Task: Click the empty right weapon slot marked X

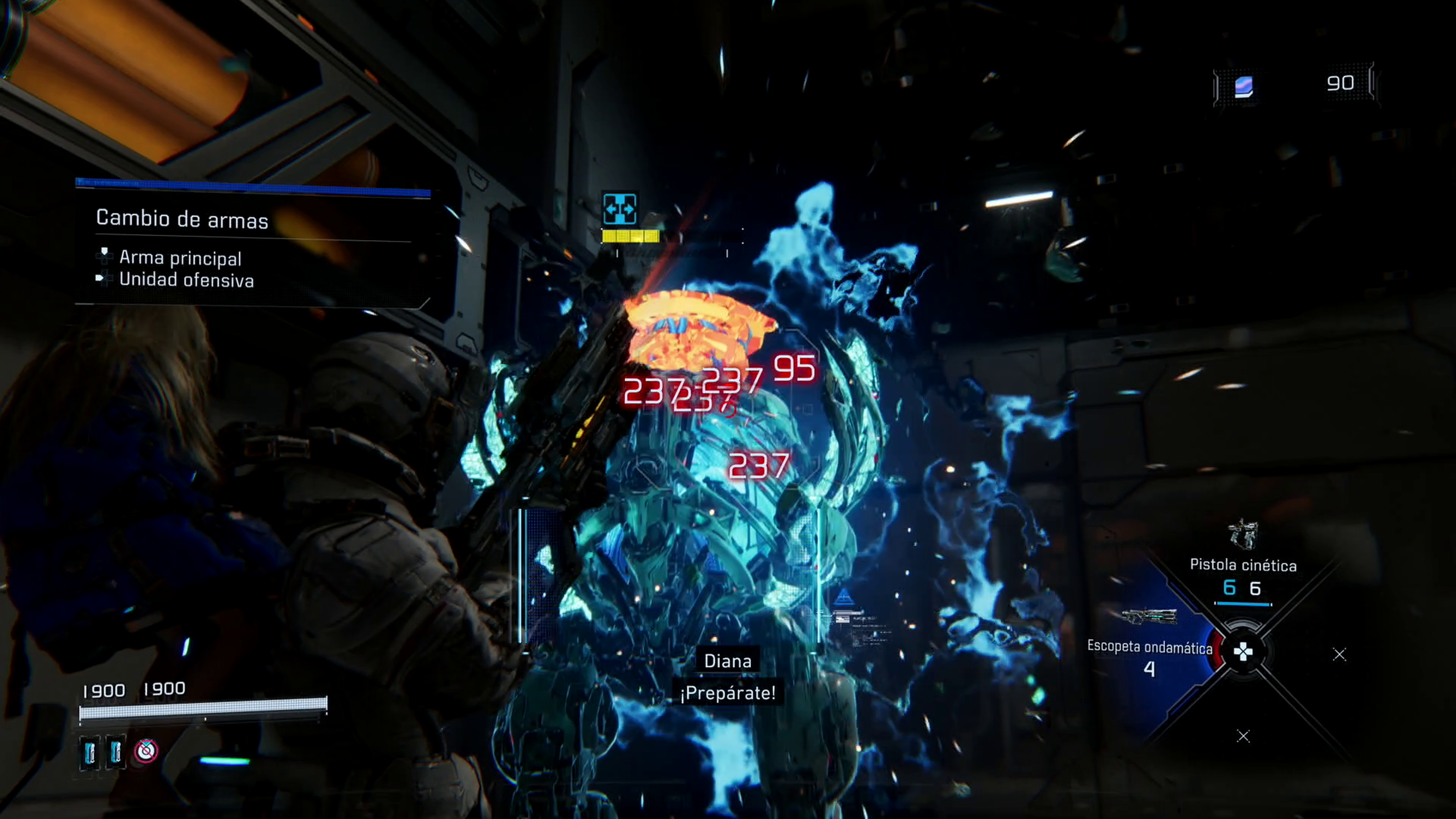Action: coord(1340,654)
